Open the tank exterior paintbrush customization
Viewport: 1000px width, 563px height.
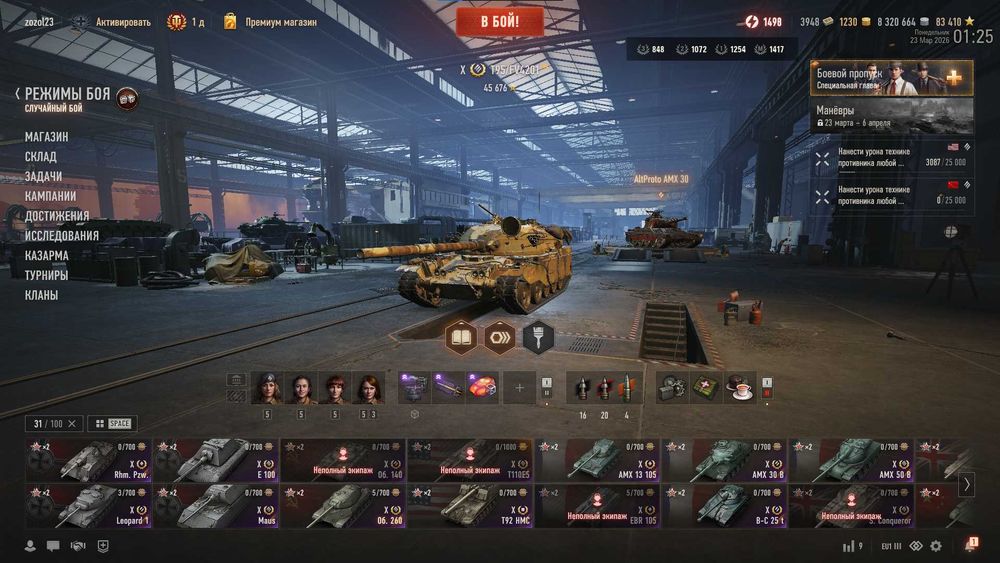[x=538, y=338]
